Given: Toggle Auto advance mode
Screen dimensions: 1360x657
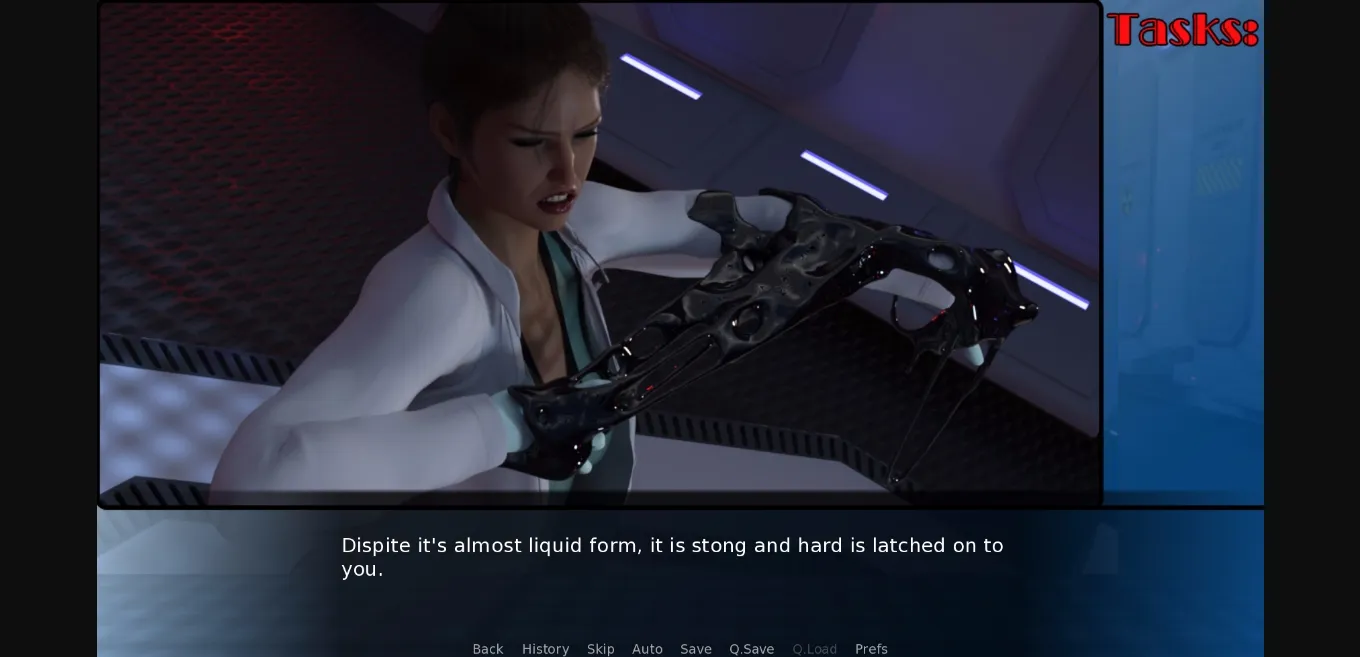Looking at the screenshot, I should point(647,649).
